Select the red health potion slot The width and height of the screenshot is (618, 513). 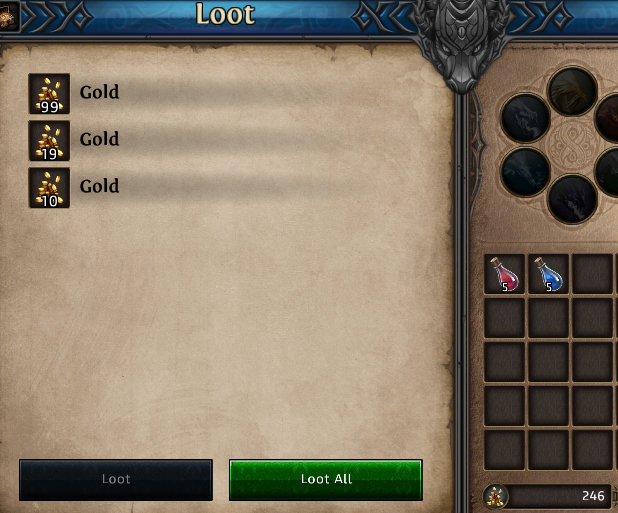point(505,274)
